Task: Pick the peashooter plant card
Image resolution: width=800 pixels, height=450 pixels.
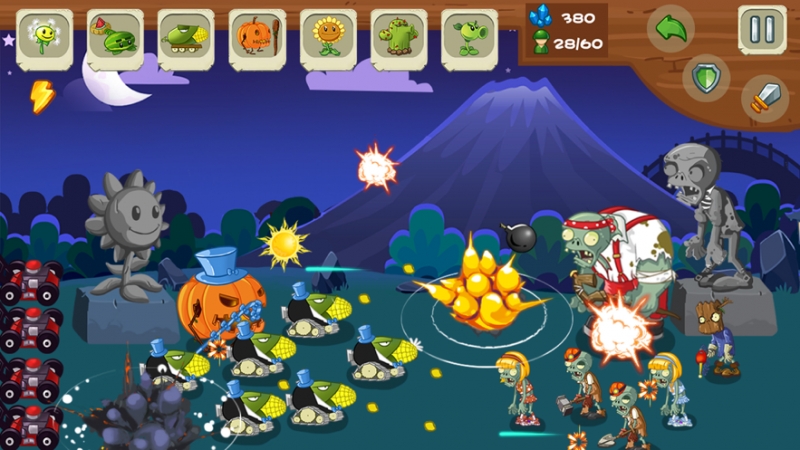Action: (x=469, y=39)
